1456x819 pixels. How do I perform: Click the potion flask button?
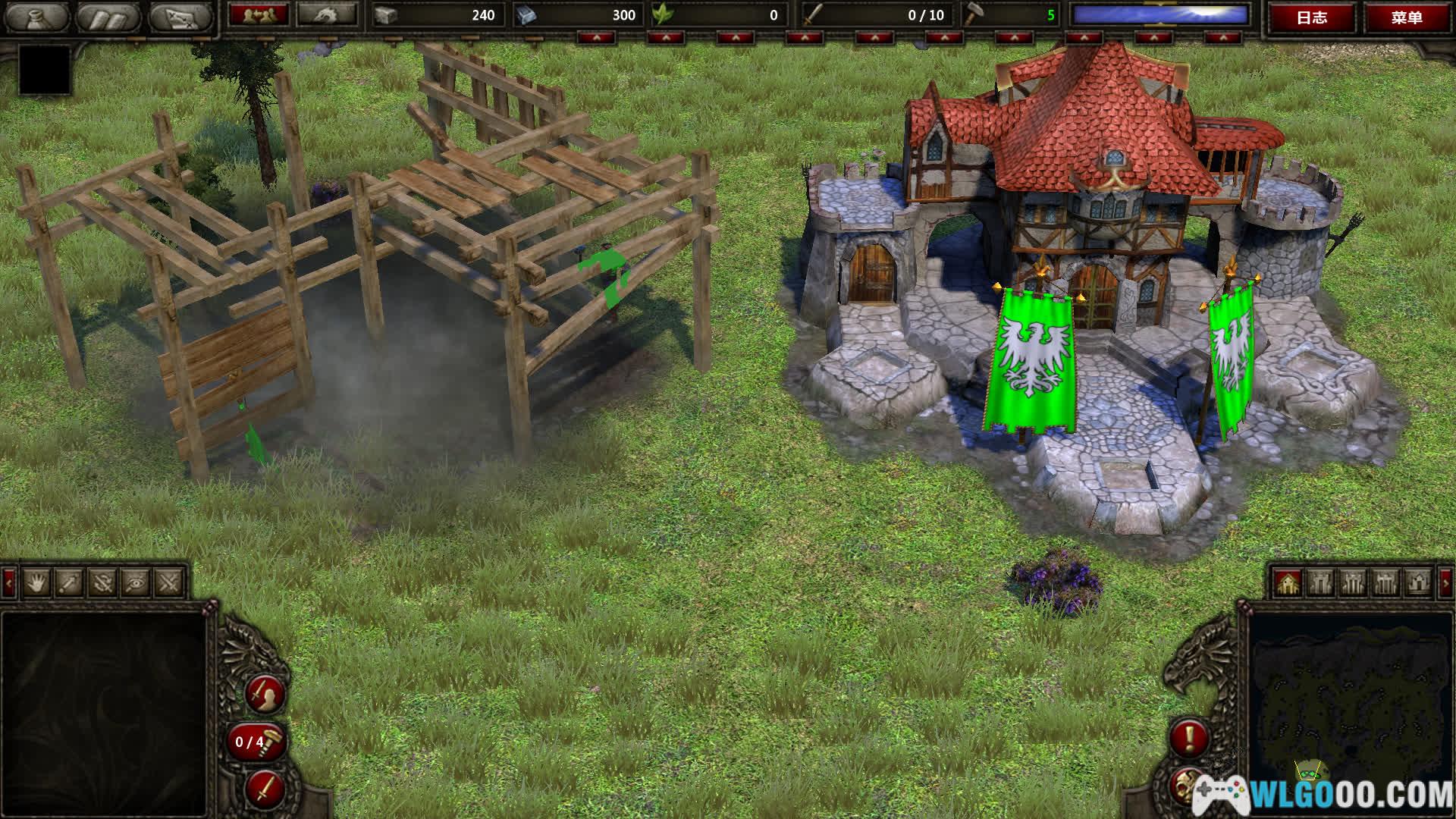(x=33, y=17)
